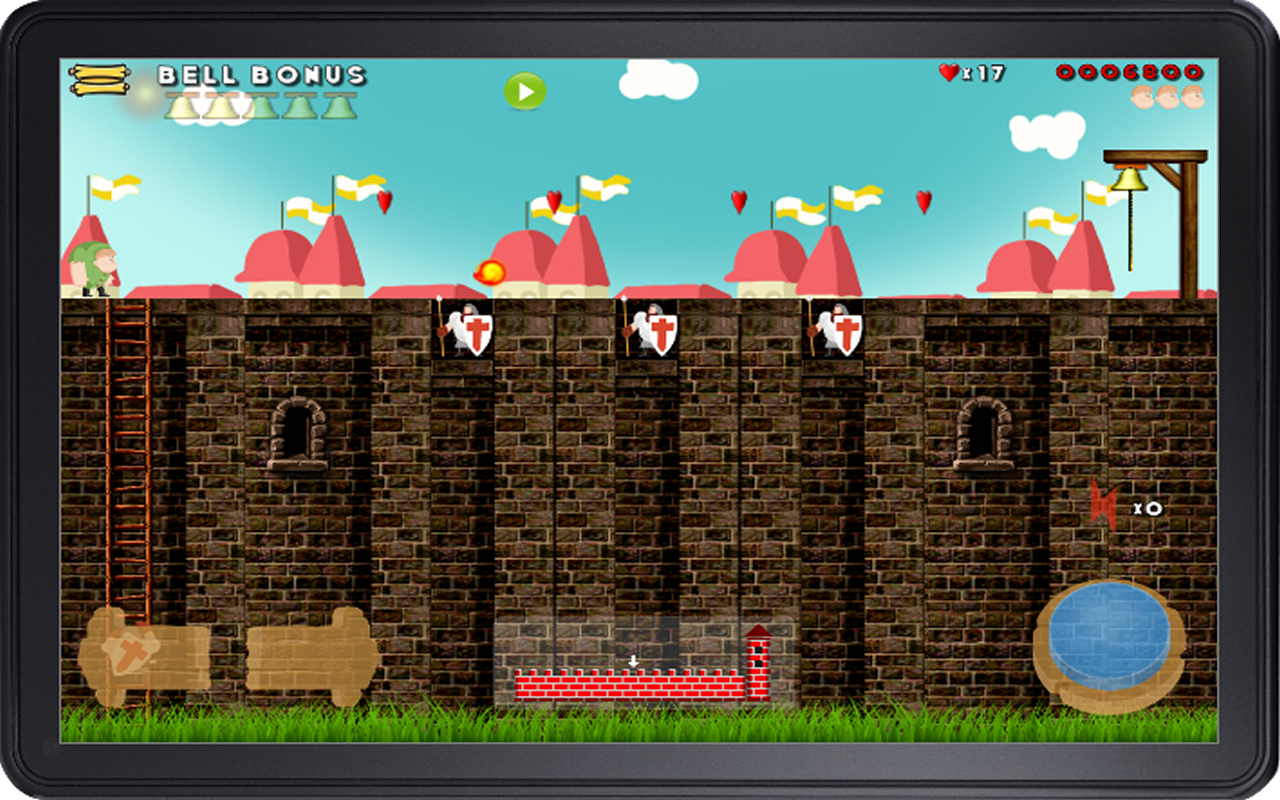Select the red brick tower
Viewport: 1280px width, 800px height.
757,661
